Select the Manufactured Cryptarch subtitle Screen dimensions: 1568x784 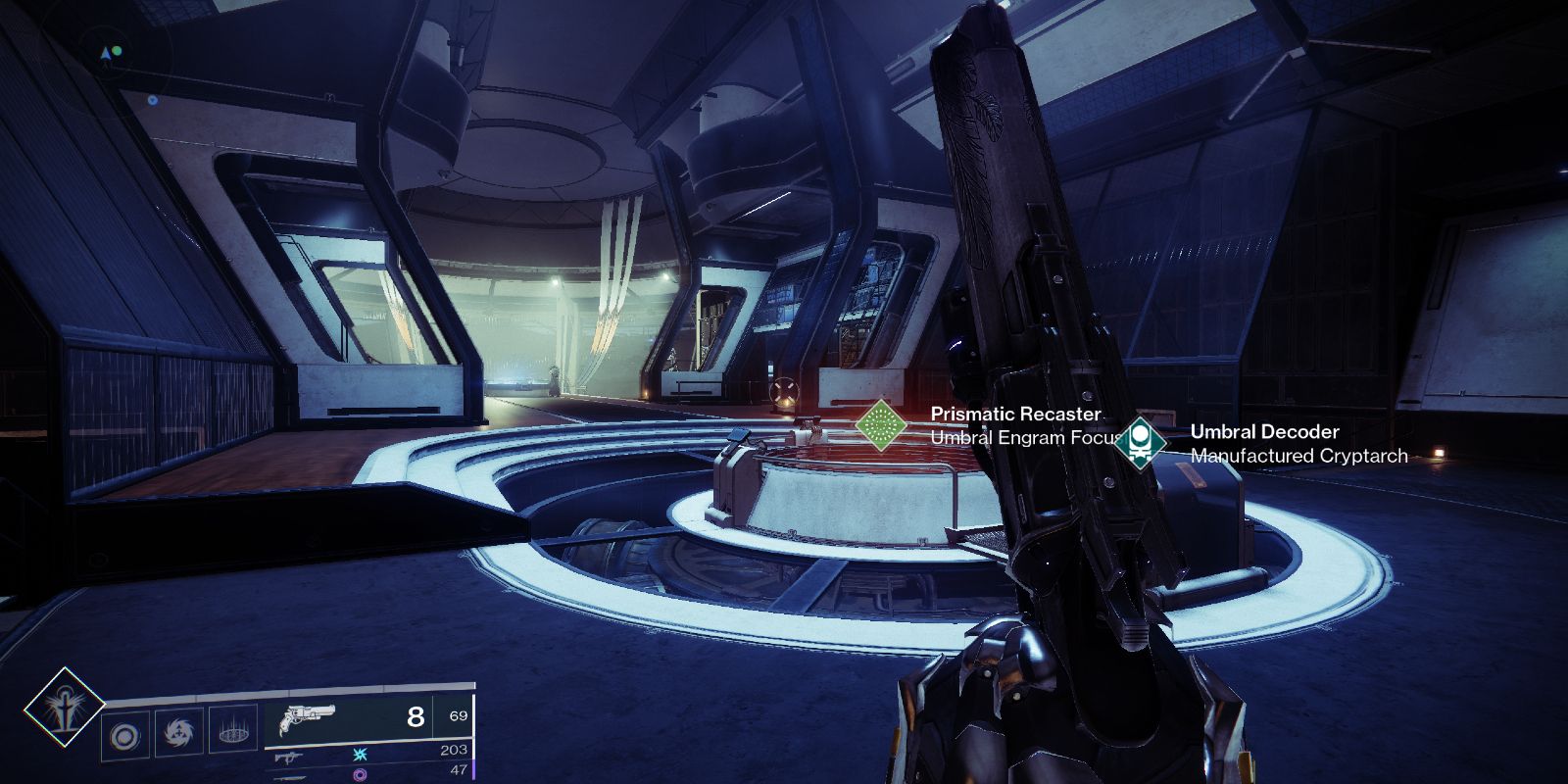coord(1298,455)
